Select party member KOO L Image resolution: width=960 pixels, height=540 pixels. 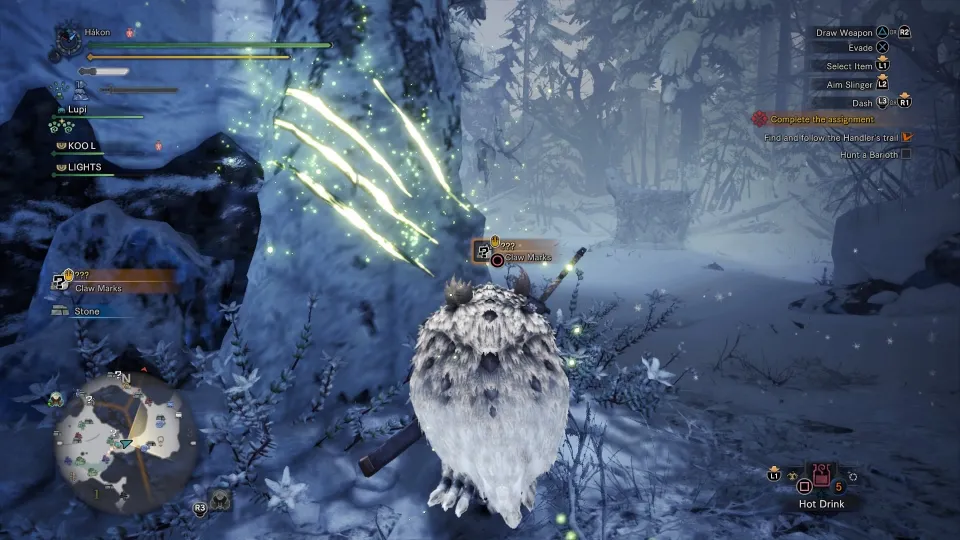(82, 146)
